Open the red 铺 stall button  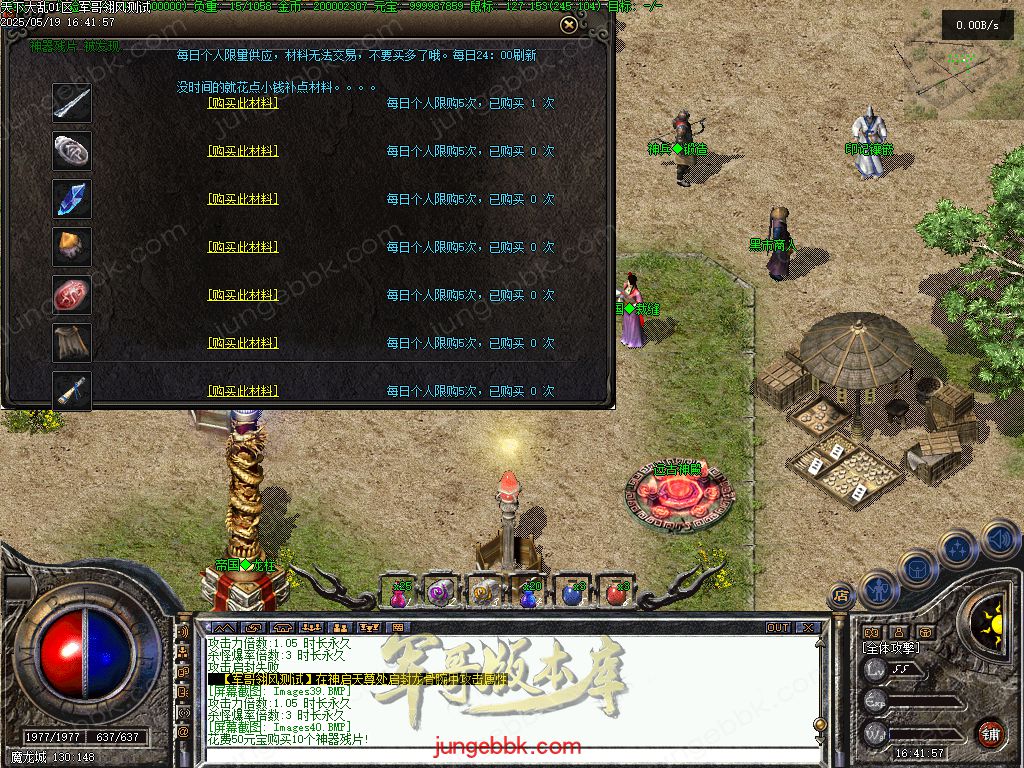pos(990,733)
